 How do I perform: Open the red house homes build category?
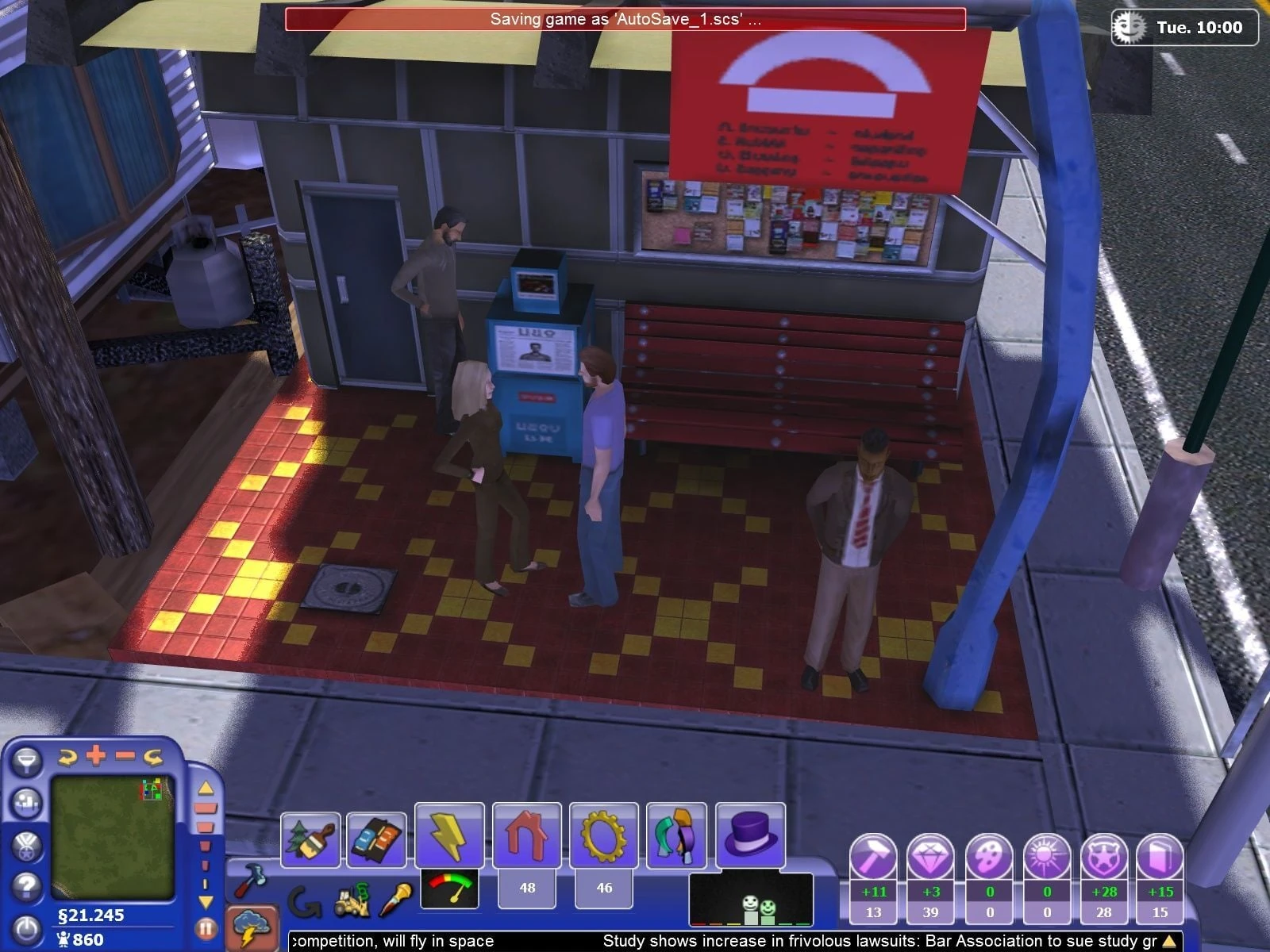coord(527,835)
